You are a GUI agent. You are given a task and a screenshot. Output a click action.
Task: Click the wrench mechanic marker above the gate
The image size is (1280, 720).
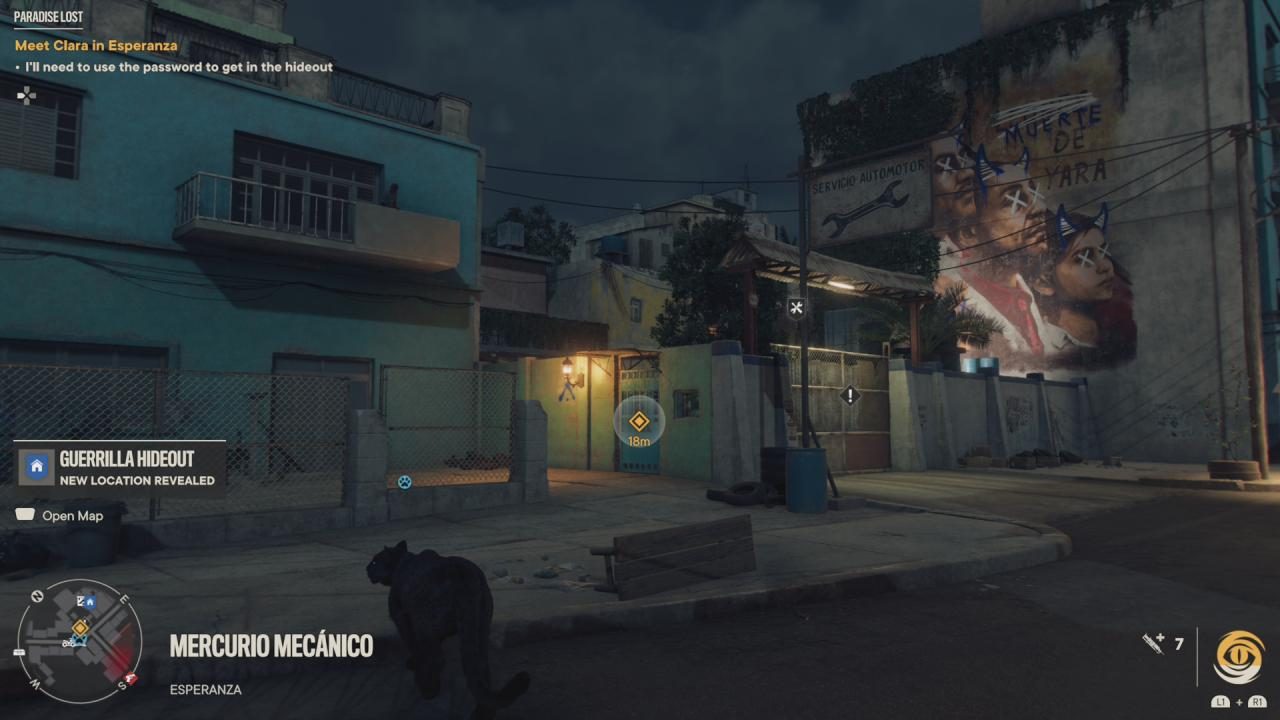(x=795, y=307)
